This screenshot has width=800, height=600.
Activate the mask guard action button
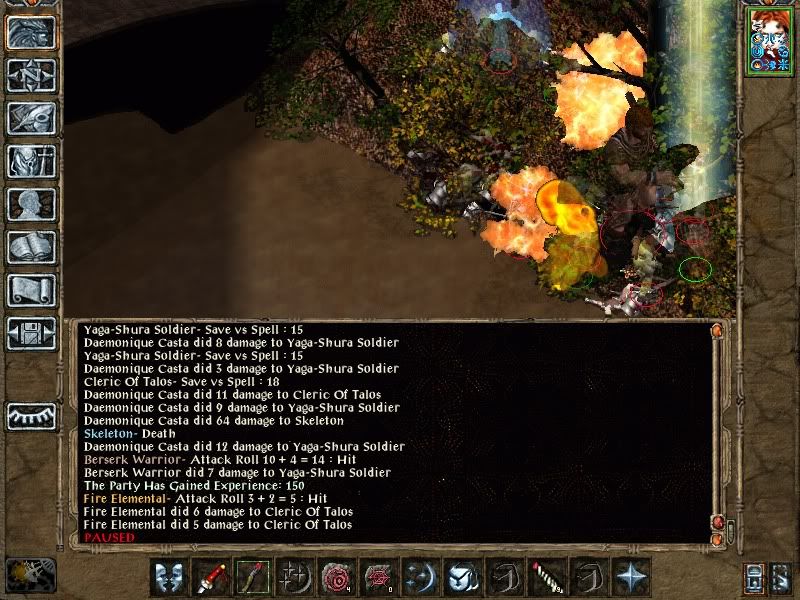pyautogui.click(x=169, y=577)
